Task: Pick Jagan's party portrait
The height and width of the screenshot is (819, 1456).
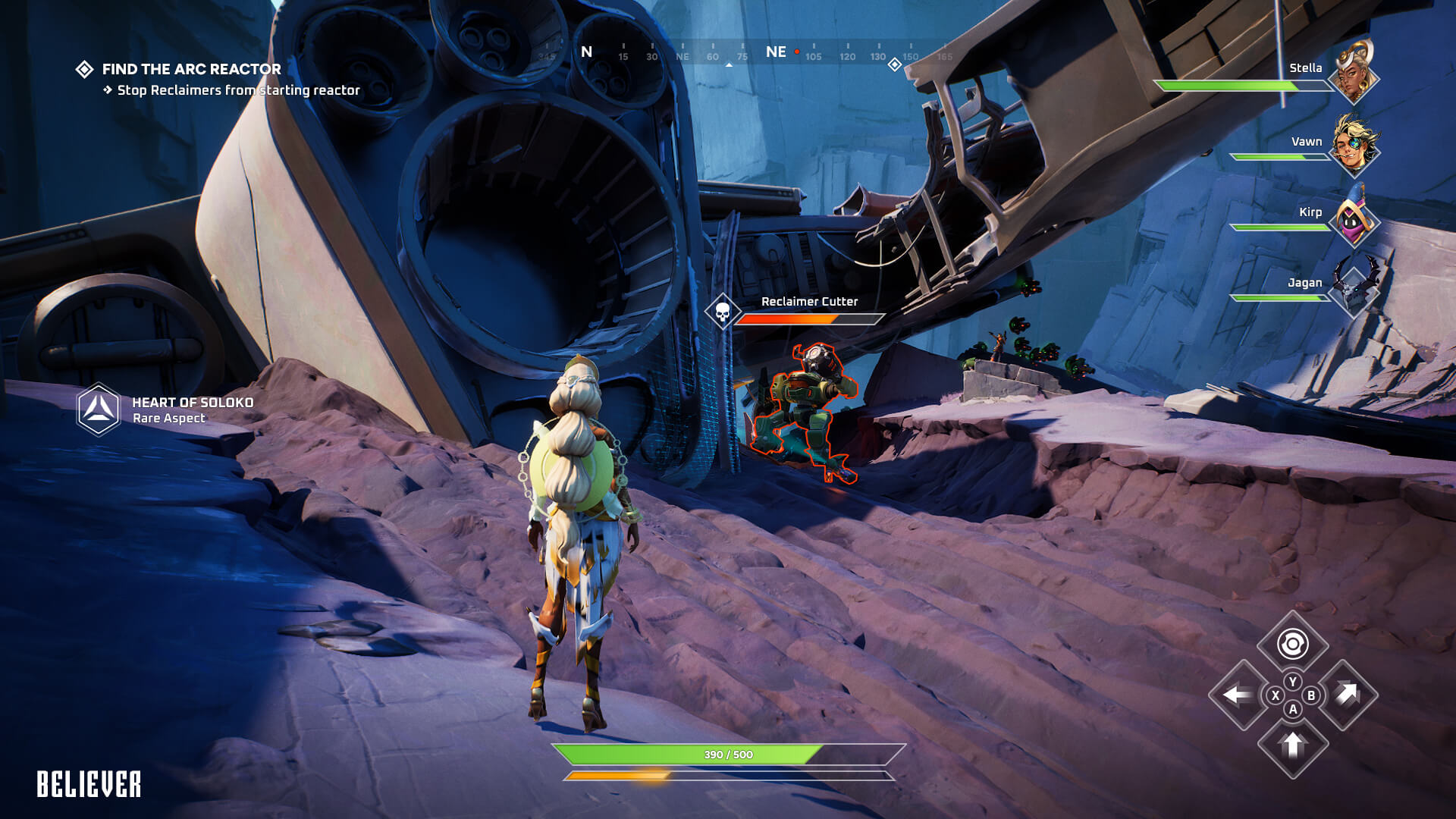Action: (1354, 288)
